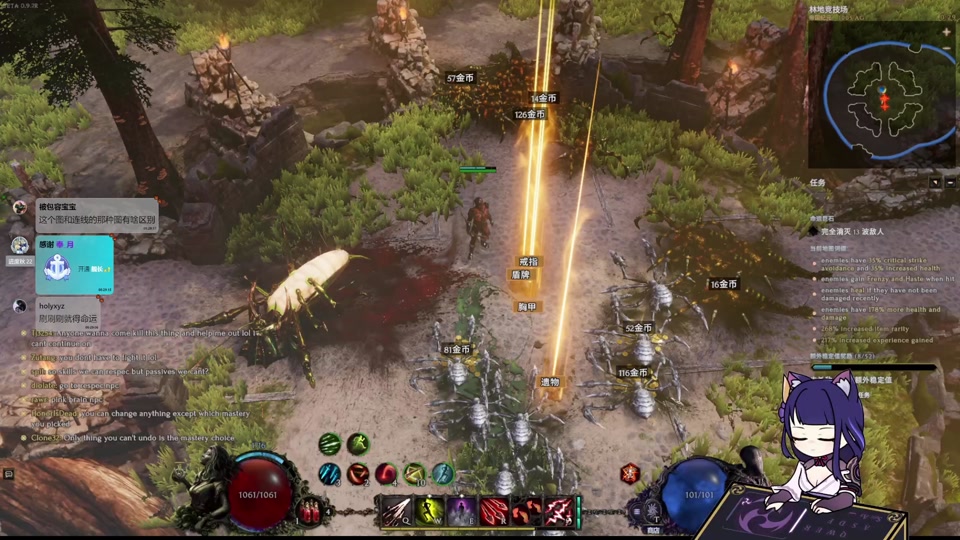
Task: Use the red lightning skill on the hotbar
Action: (559, 511)
